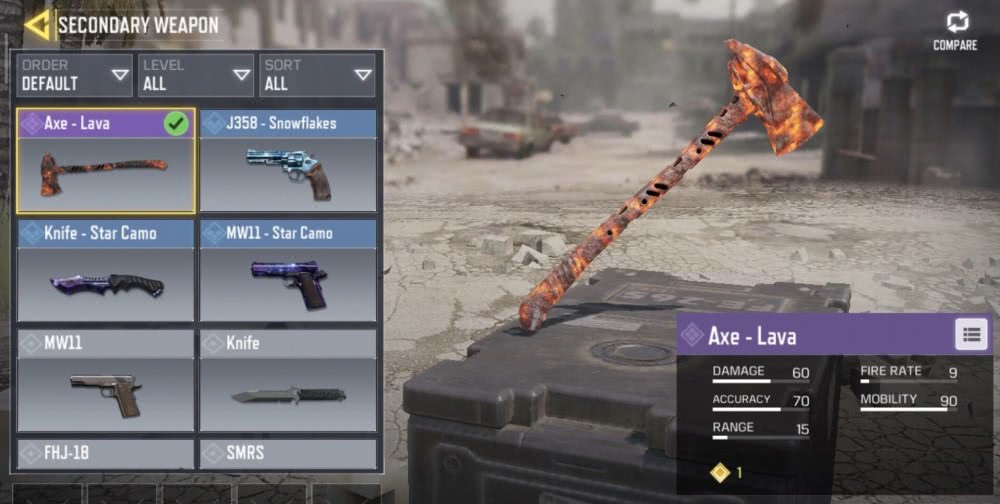This screenshot has height=504, width=1000.
Task: Choose the J358 - Snowflakes revolver
Action: coord(288,161)
